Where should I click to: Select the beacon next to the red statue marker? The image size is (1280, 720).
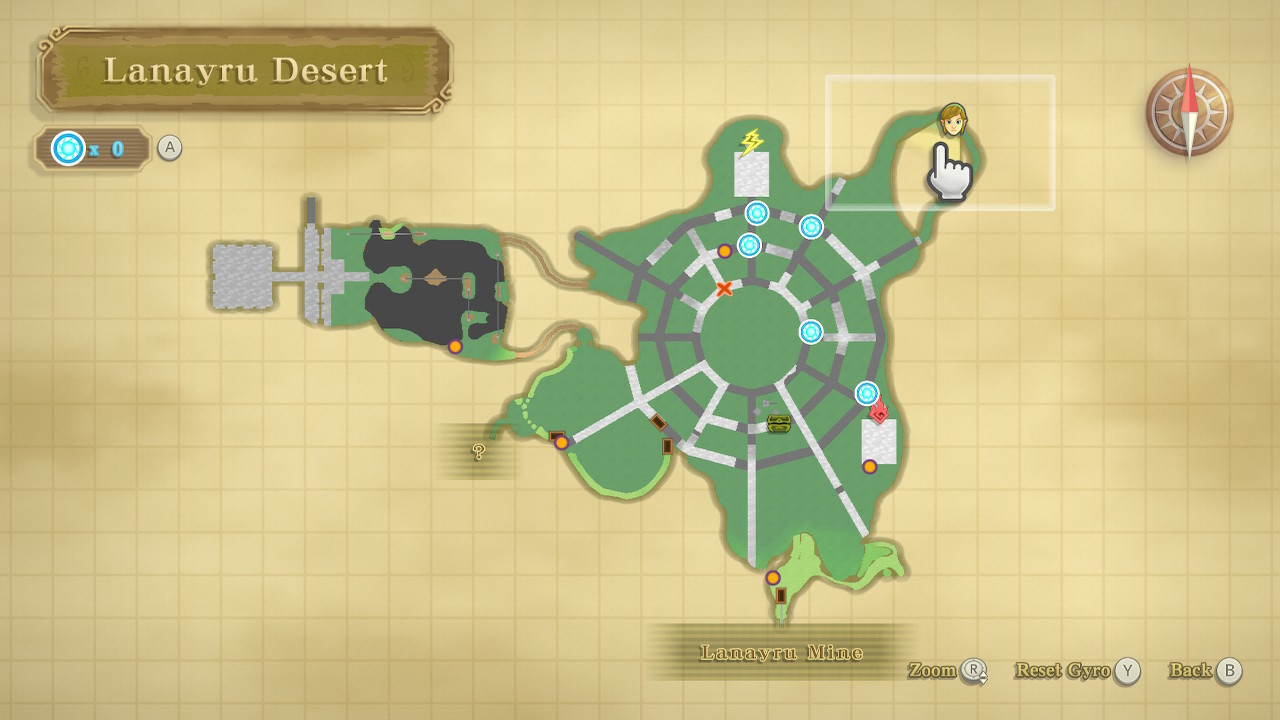point(867,392)
